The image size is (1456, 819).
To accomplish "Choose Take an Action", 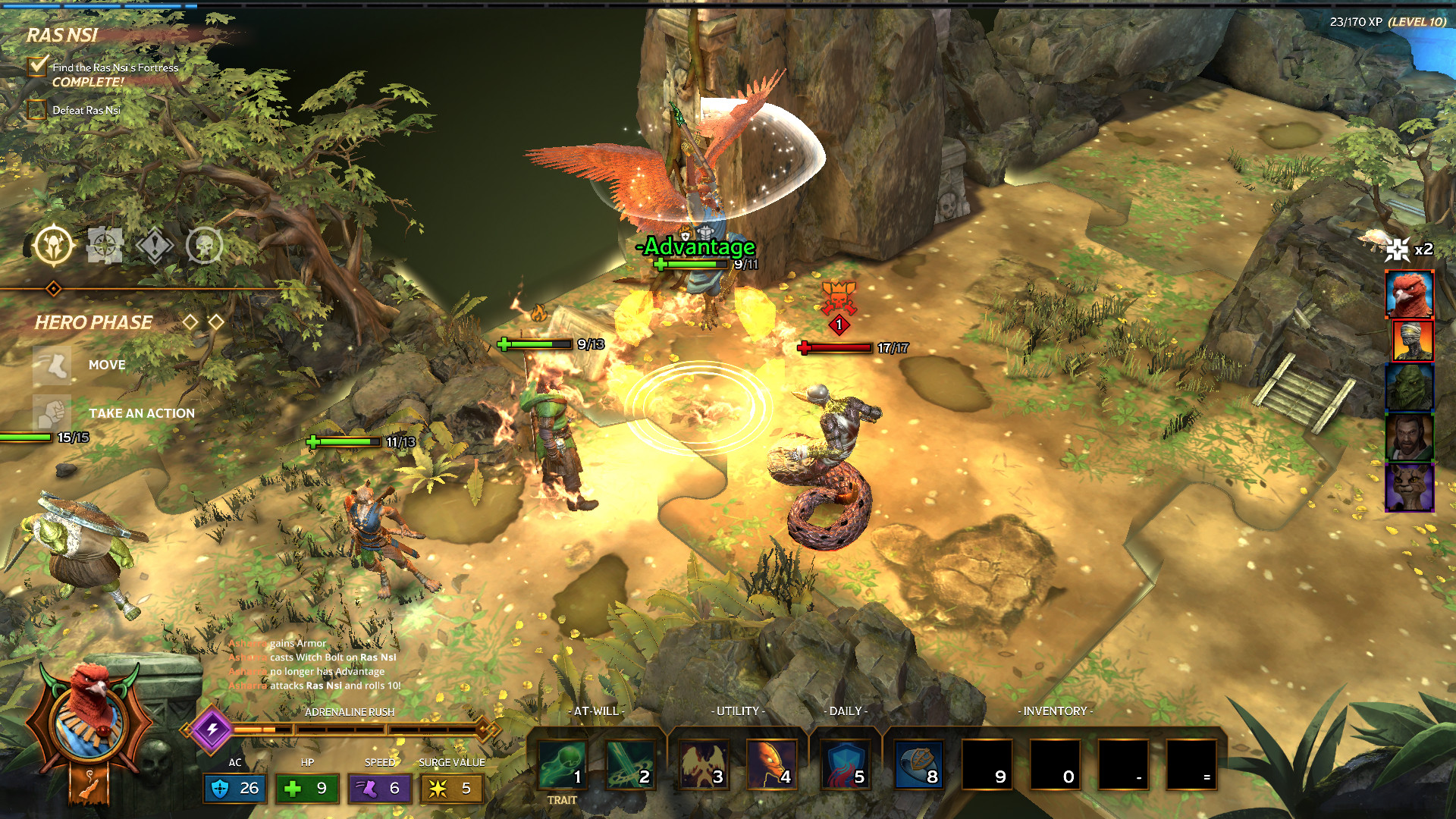I will pos(141,413).
